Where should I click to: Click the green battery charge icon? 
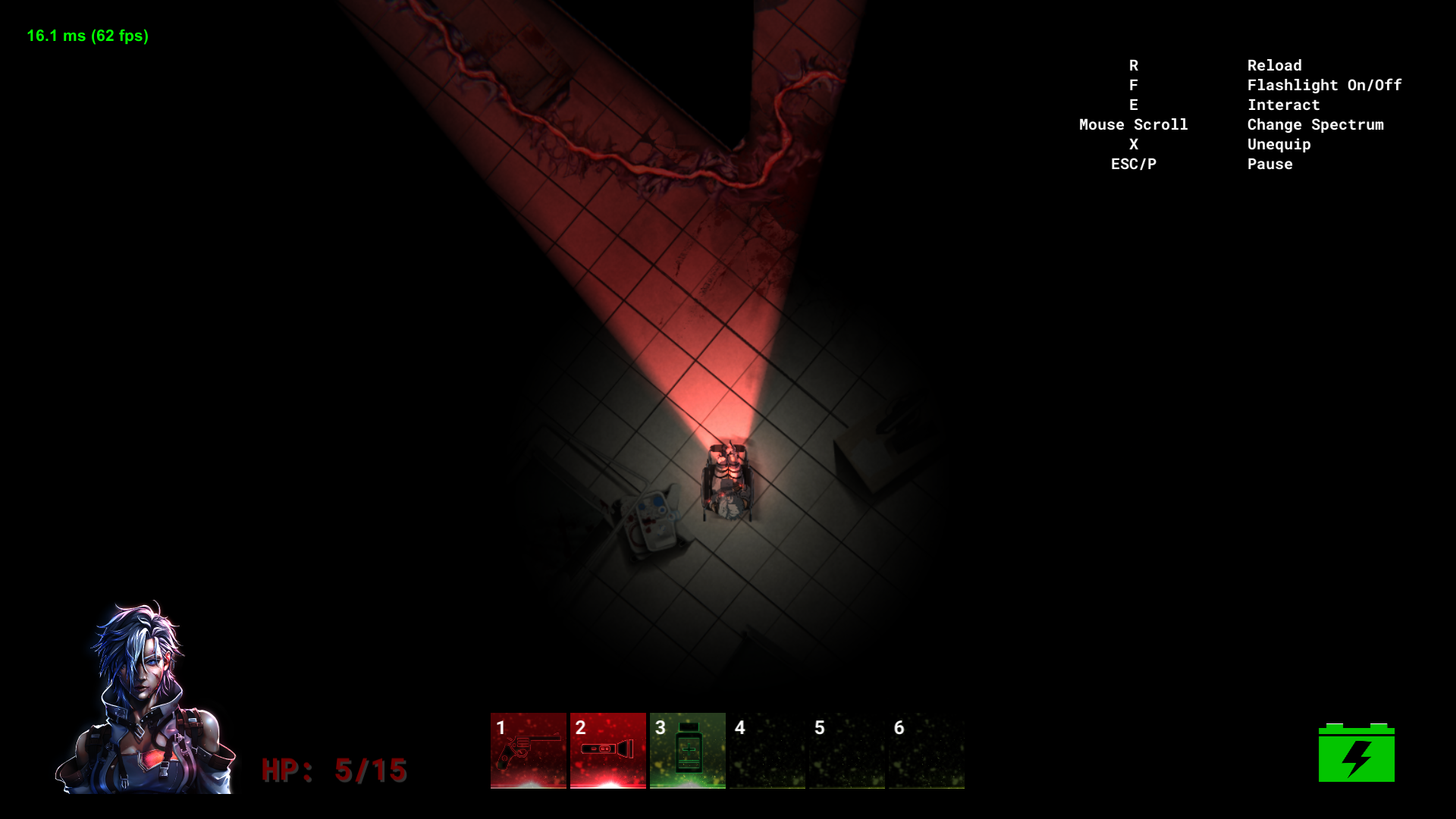tap(1356, 753)
